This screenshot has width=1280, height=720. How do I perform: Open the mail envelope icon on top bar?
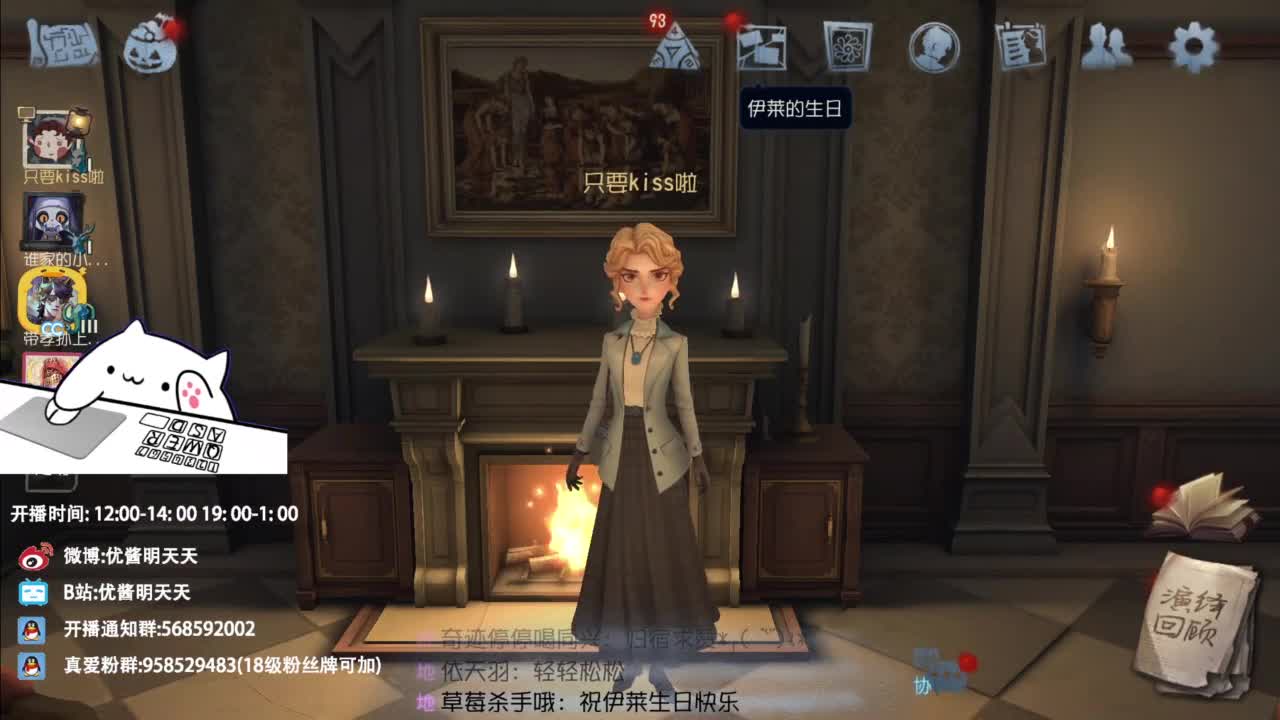pos(762,45)
